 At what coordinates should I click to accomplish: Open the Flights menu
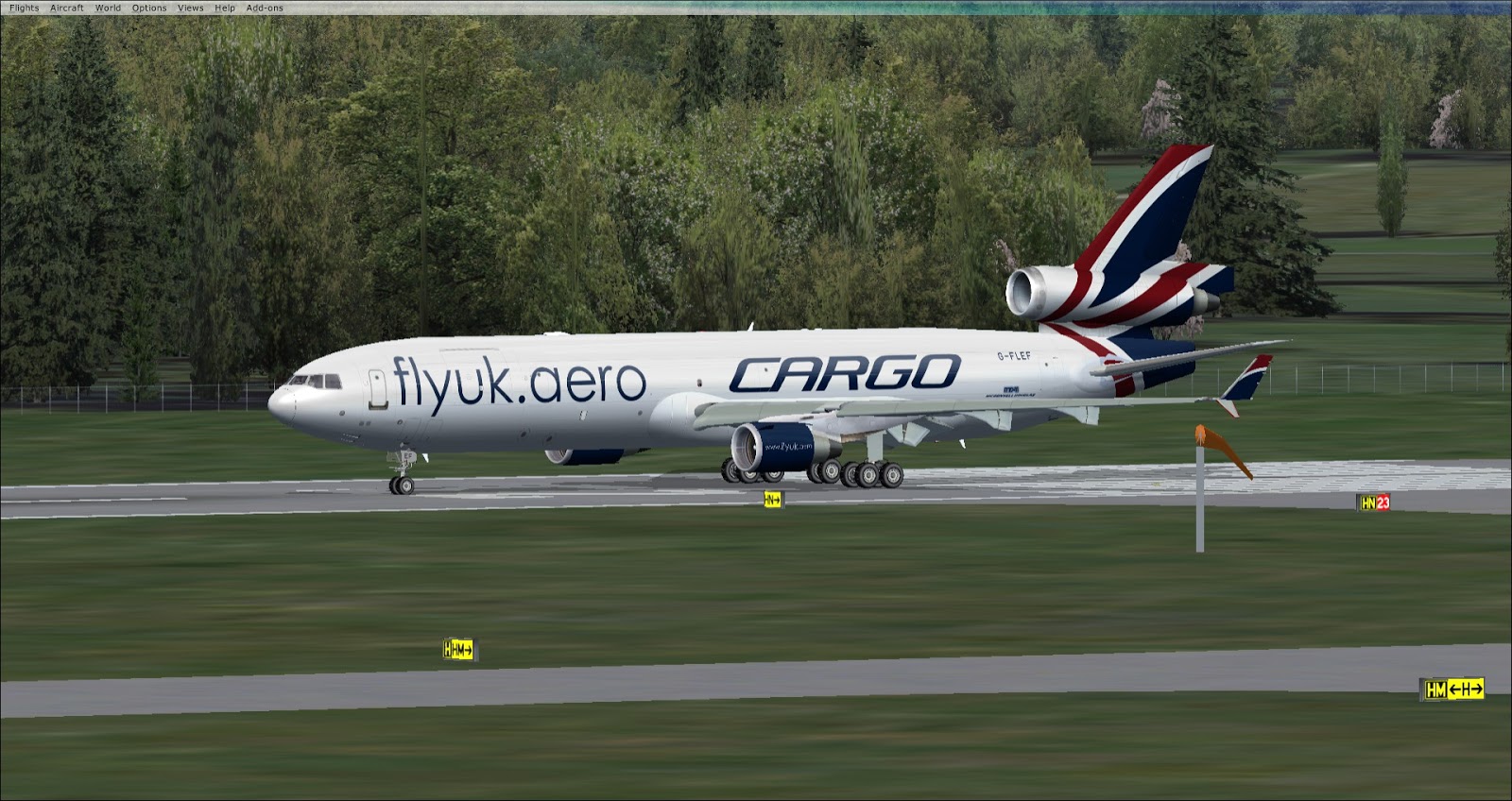pos(24,8)
